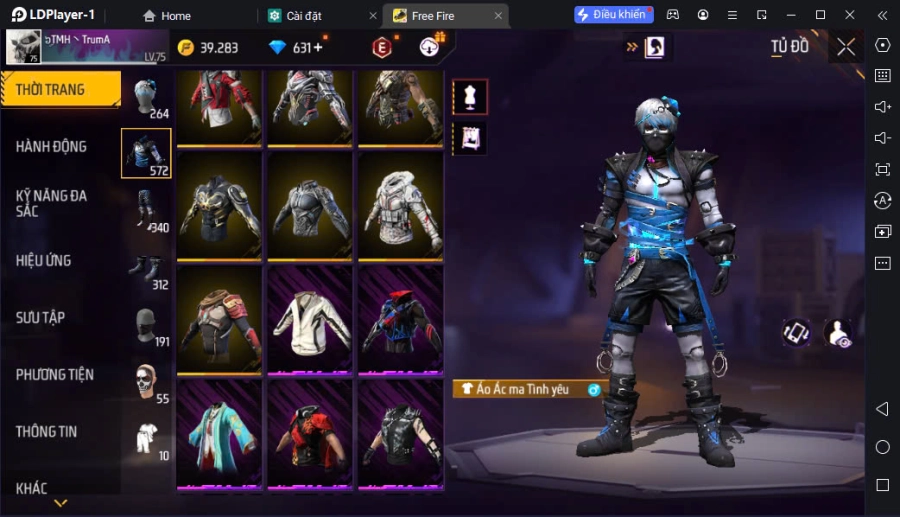
Task: Show the Thông Tin section
Action: 46,431
